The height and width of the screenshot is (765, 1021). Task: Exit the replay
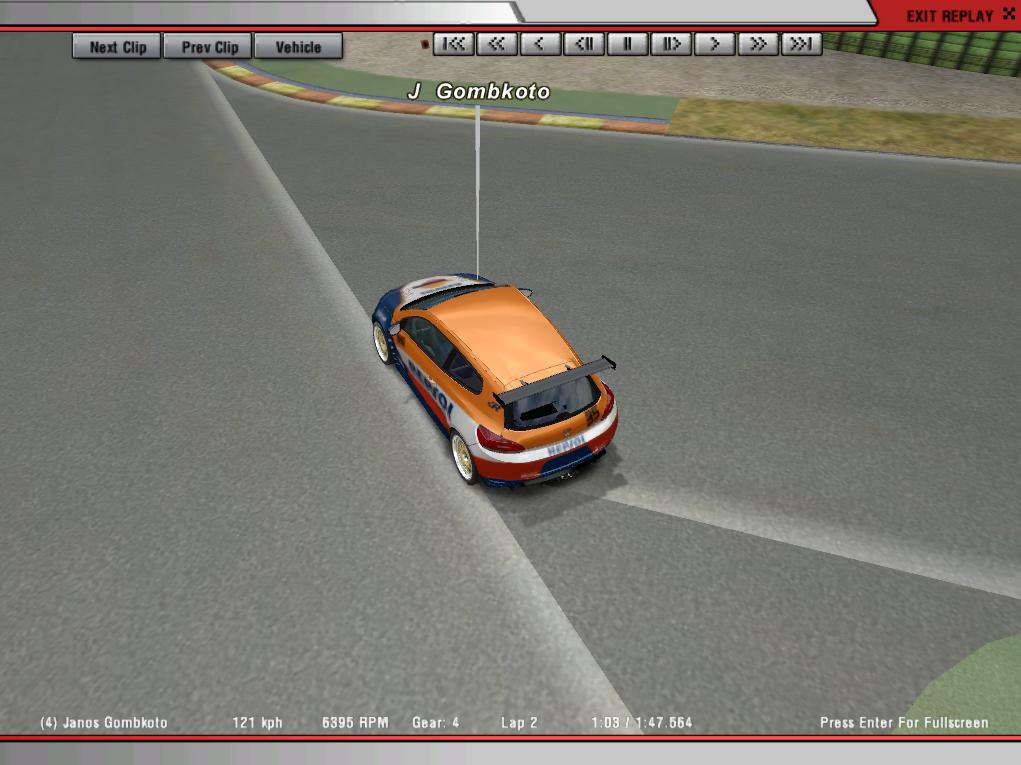point(949,16)
